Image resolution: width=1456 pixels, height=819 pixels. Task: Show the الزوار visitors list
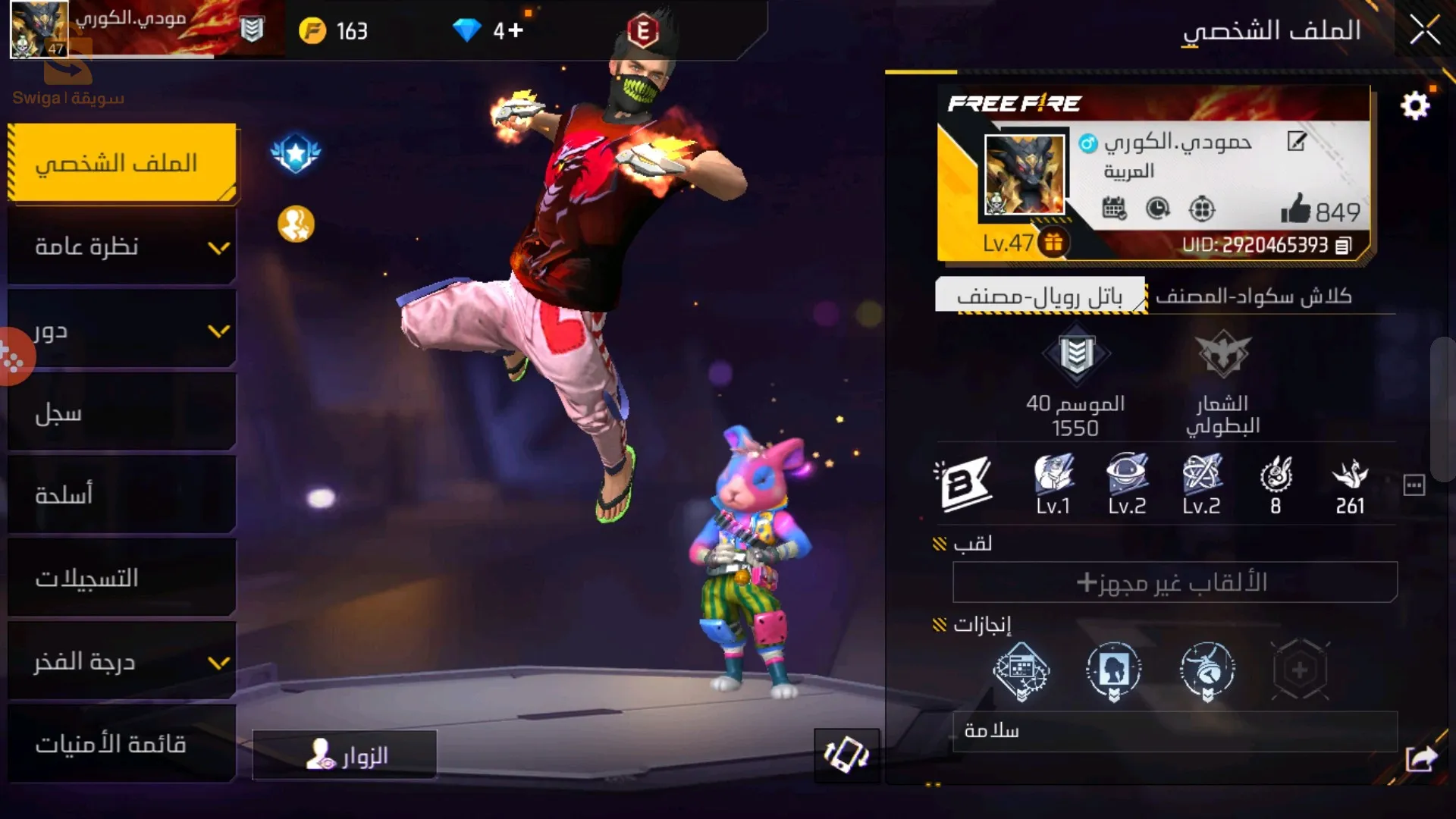[x=345, y=755]
